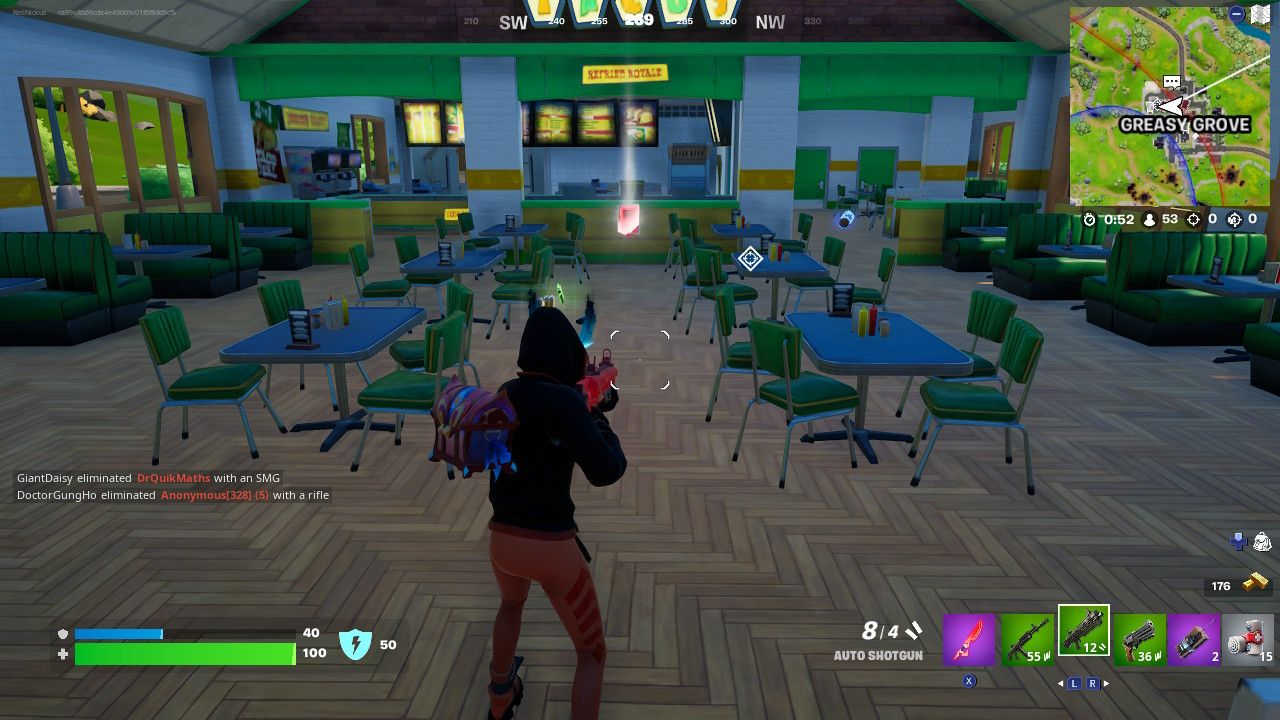1280x720 pixels.
Task: Click the storm timer showing 0:52
Action: pyautogui.click(x=1112, y=219)
